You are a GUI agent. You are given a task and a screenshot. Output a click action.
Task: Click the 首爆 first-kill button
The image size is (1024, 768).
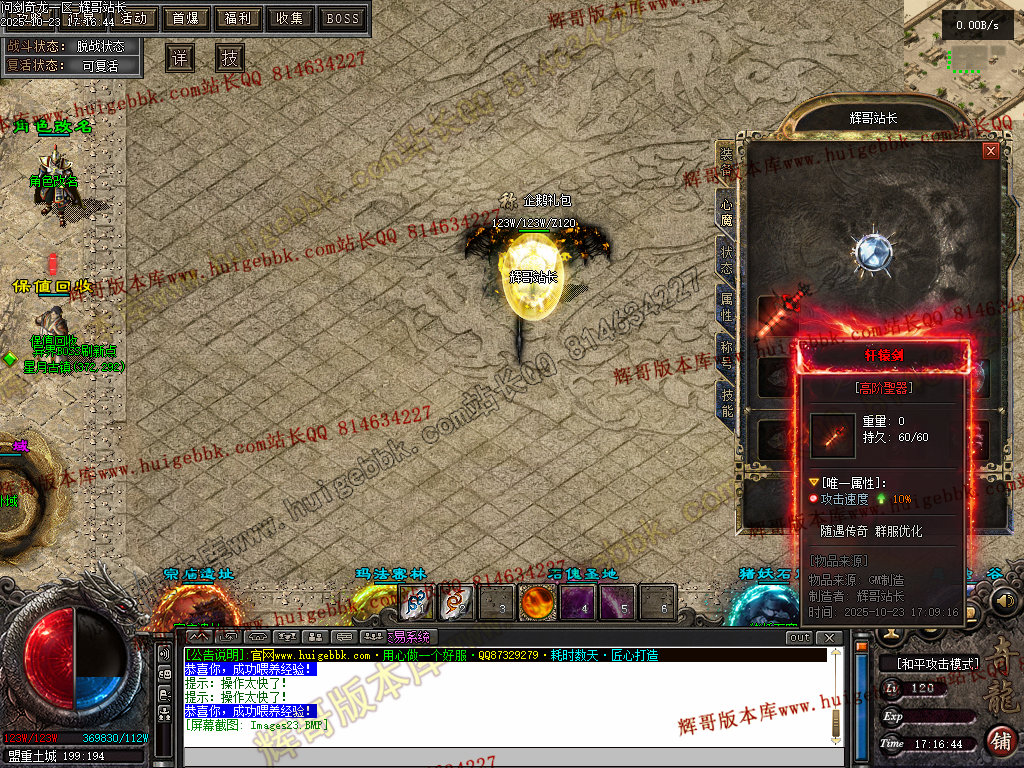pos(185,18)
